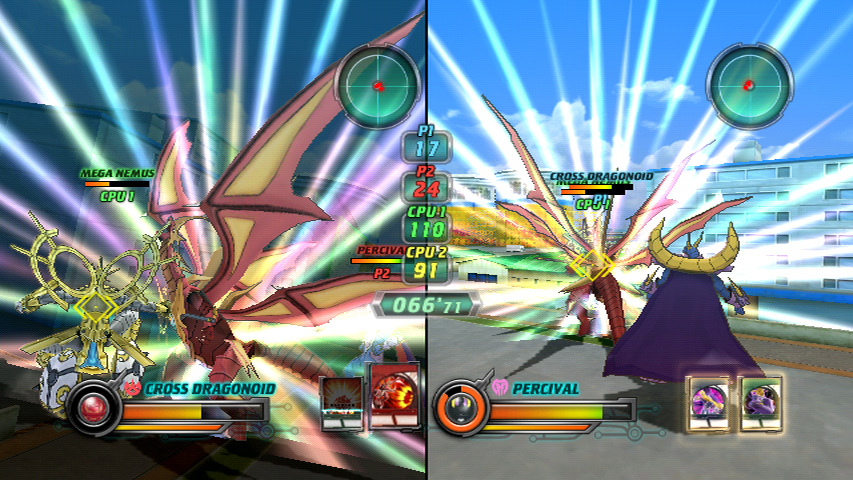Open the radar on Percival's screen

pos(749,84)
